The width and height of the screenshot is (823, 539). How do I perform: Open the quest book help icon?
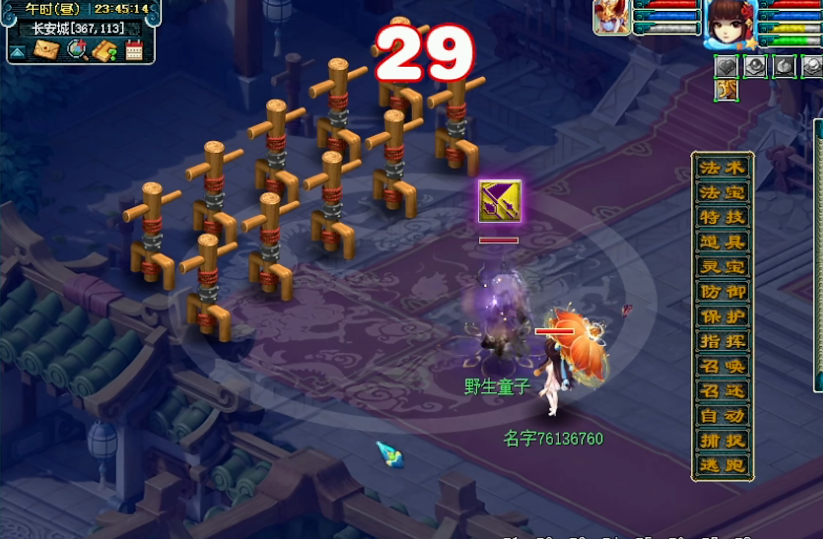pyautogui.click(x=105, y=49)
